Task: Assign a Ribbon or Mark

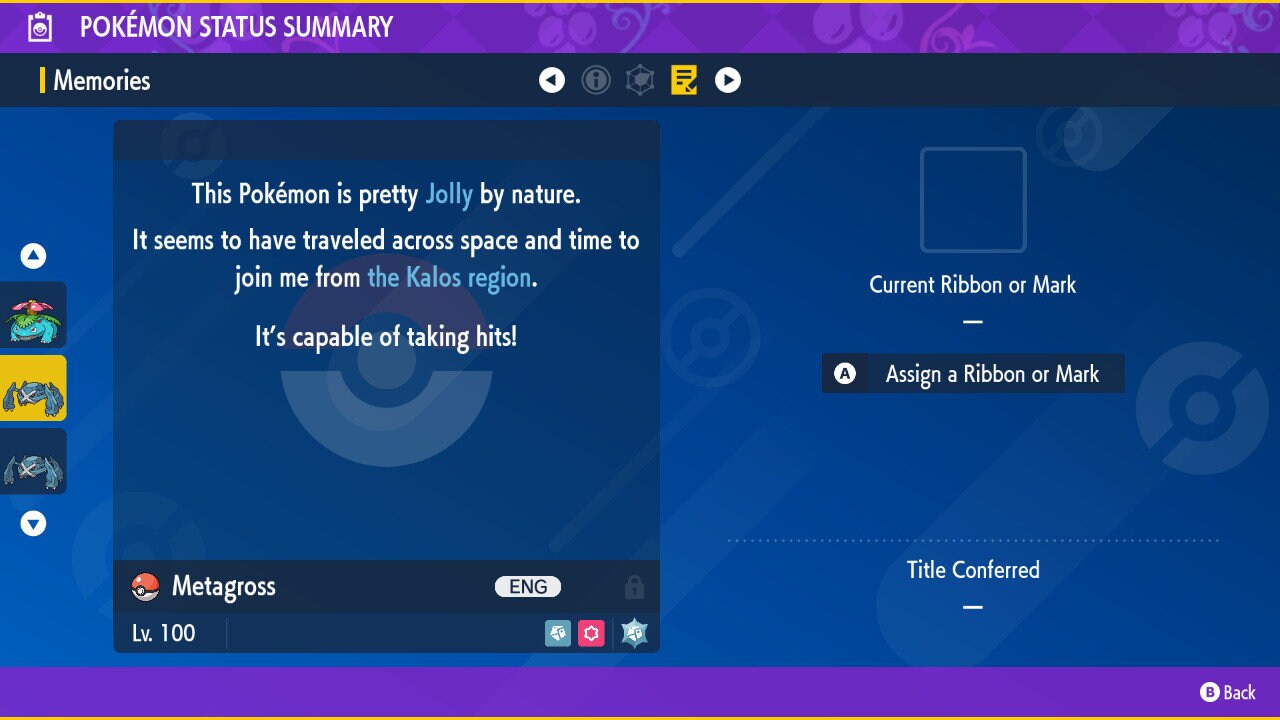Action: 973,374
